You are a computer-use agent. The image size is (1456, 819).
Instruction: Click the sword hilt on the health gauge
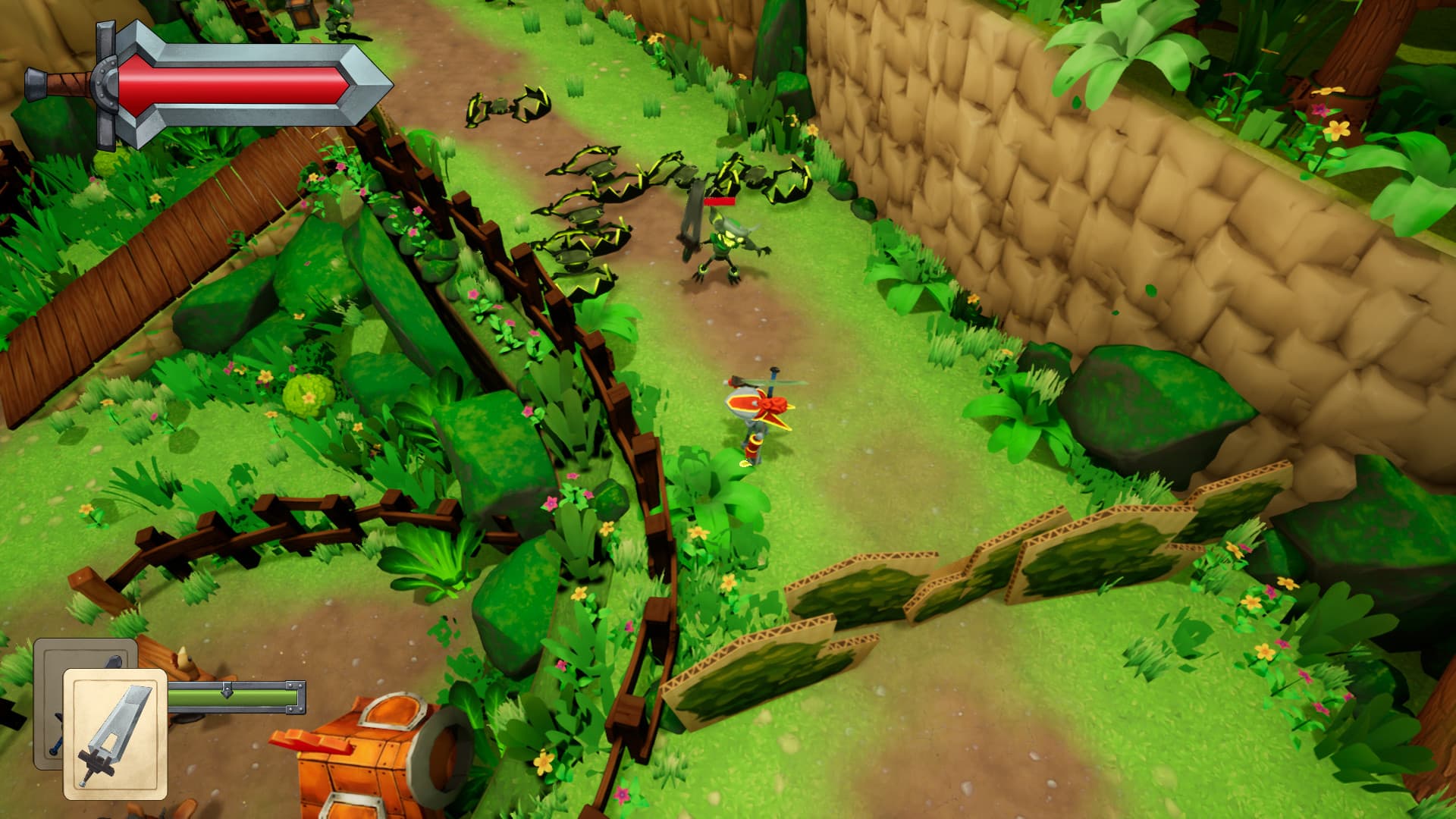pyautogui.click(x=64, y=83)
